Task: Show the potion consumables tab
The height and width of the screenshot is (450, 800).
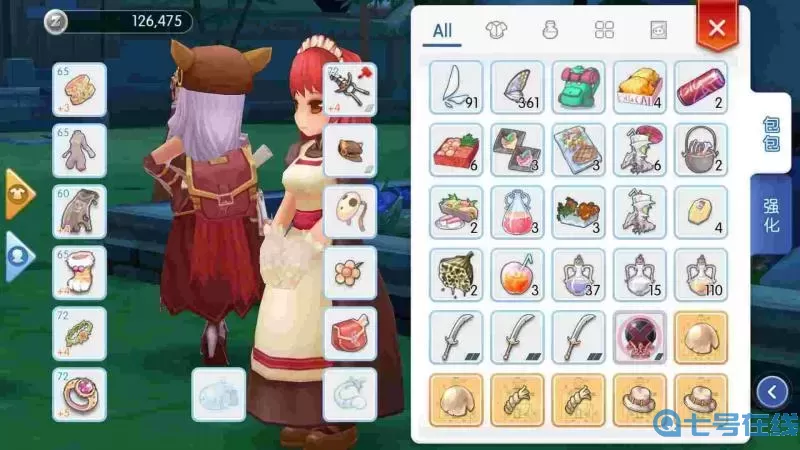Action: (549, 30)
